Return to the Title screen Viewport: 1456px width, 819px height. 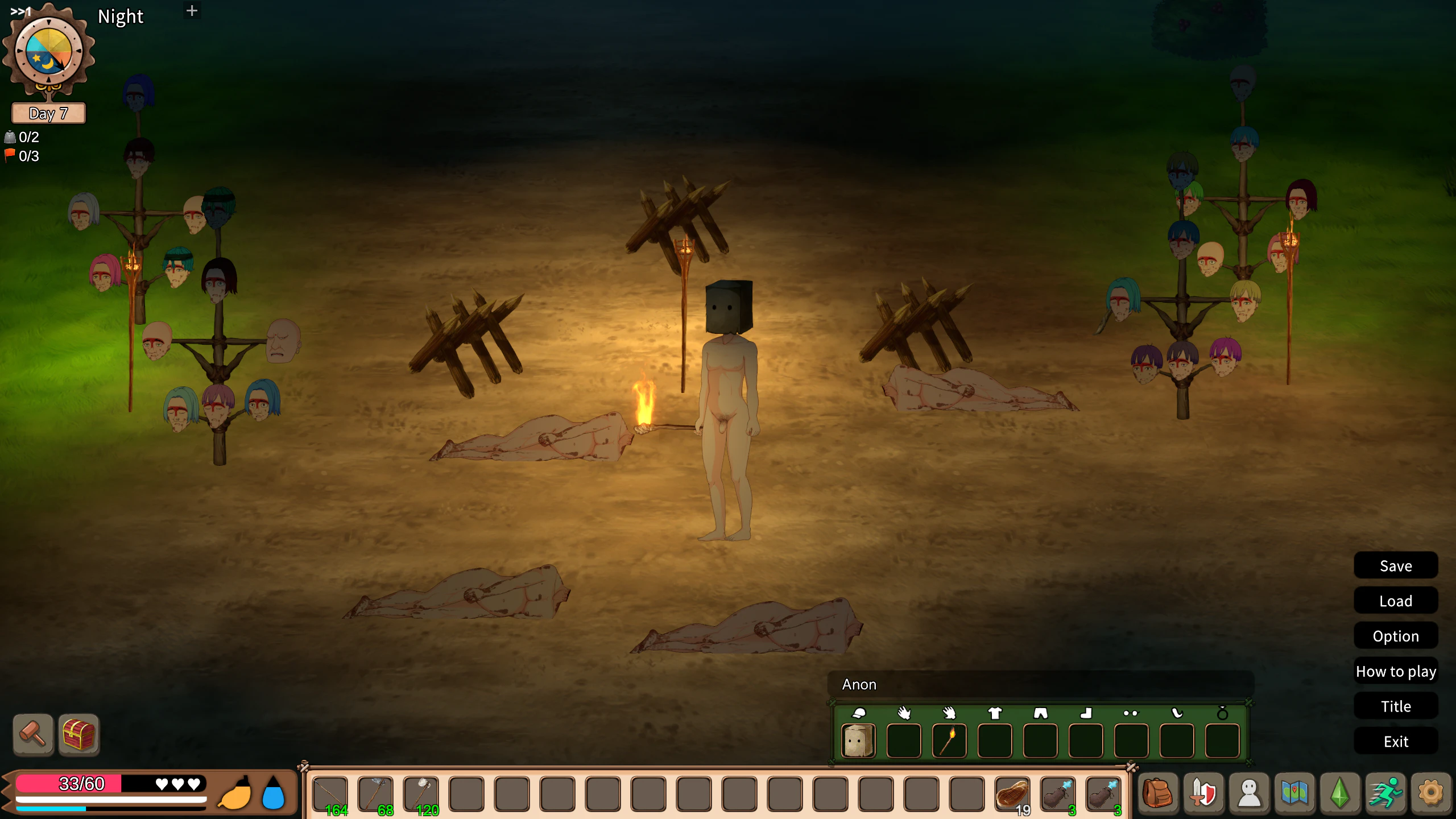tap(1395, 706)
